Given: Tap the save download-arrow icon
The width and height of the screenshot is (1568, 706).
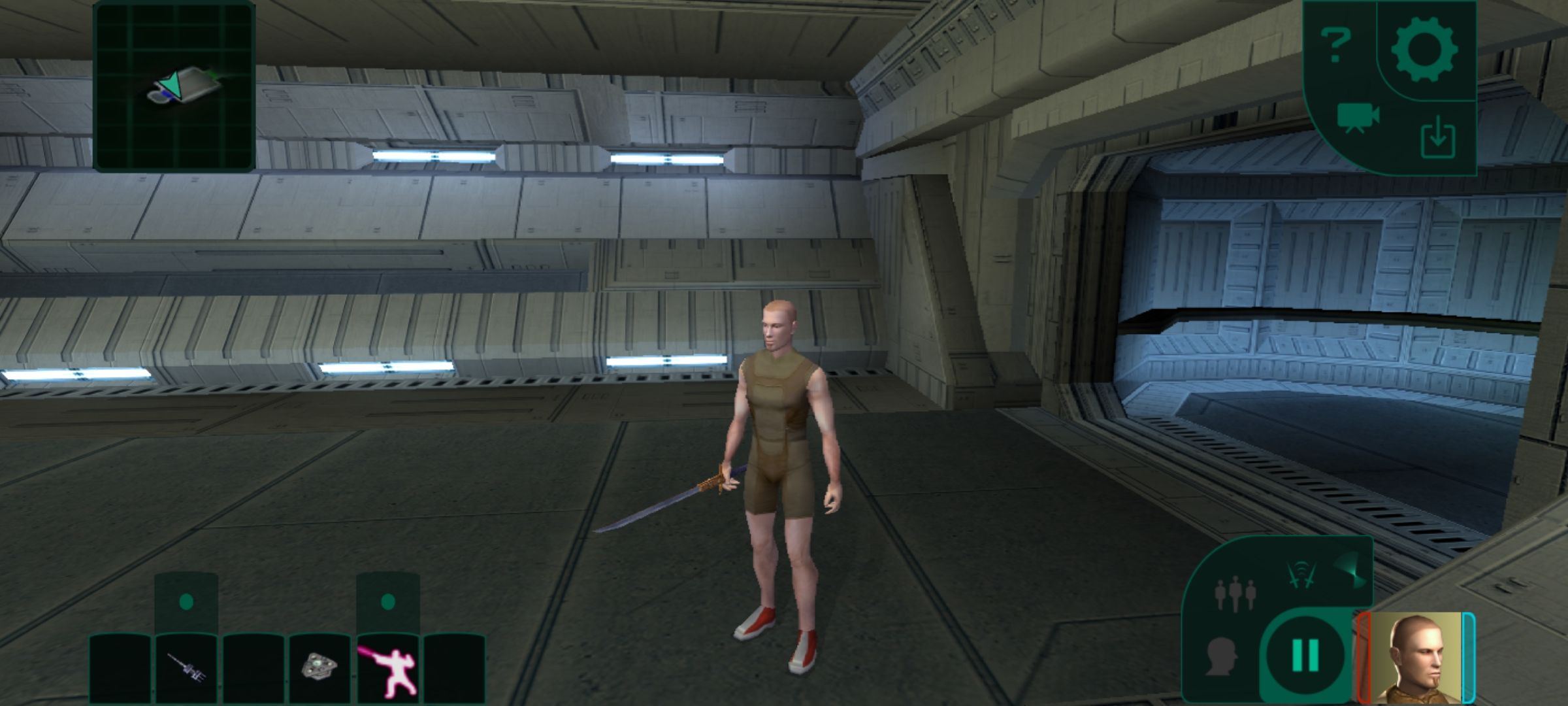Looking at the screenshot, I should pos(1437,139).
